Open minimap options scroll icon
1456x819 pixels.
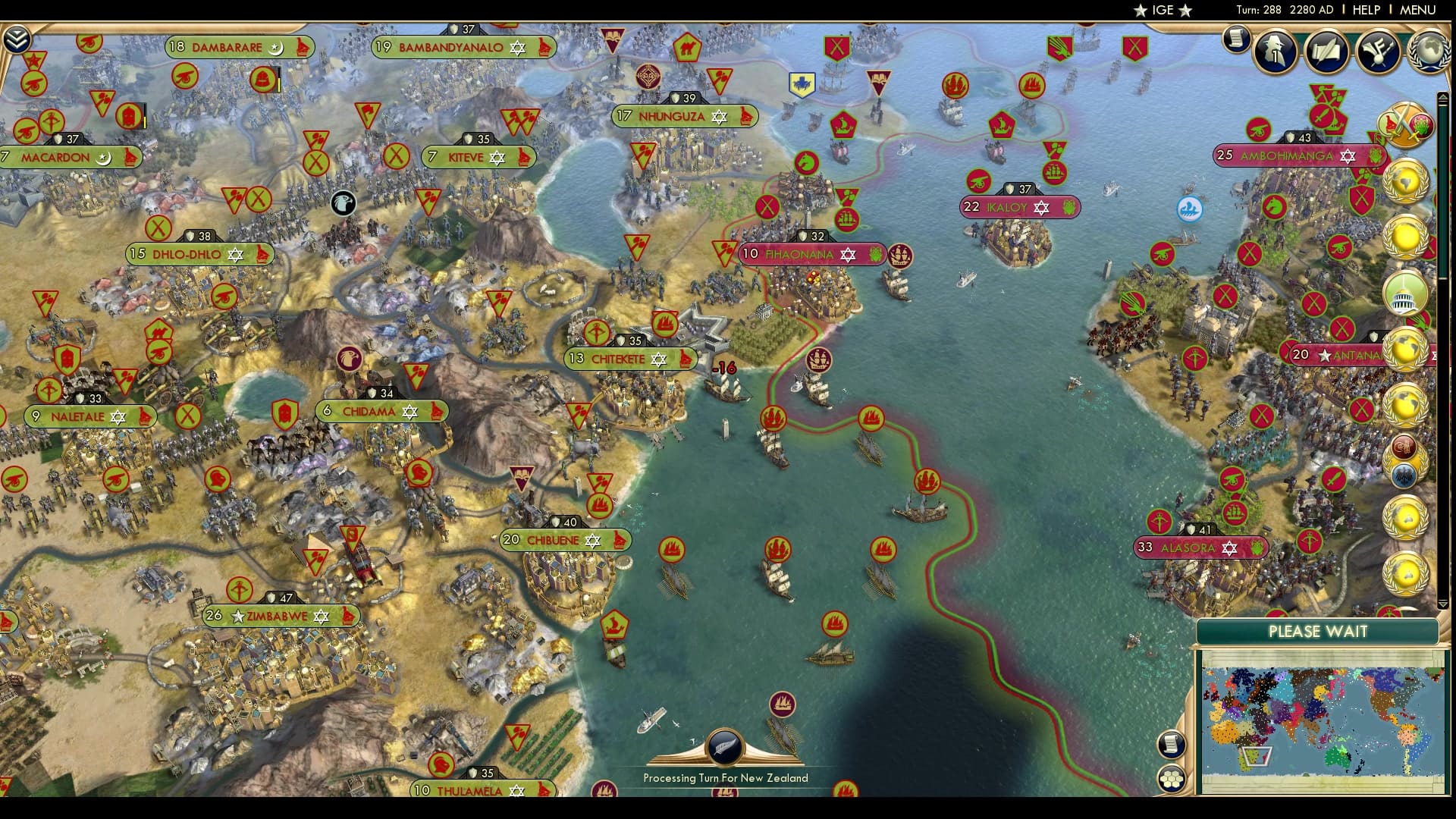[x=1172, y=744]
